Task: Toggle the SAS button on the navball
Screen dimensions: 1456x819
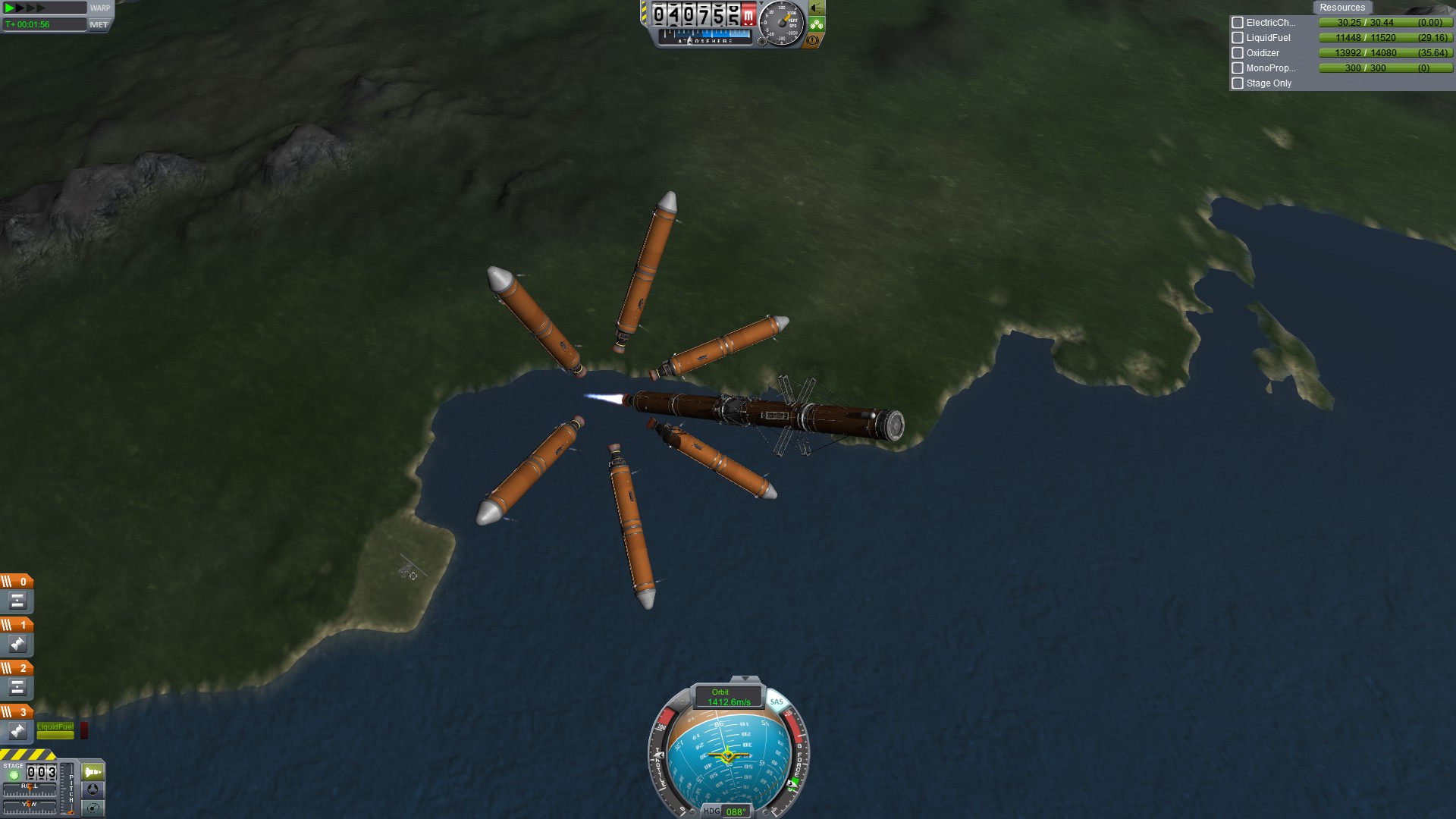Action: click(776, 701)
